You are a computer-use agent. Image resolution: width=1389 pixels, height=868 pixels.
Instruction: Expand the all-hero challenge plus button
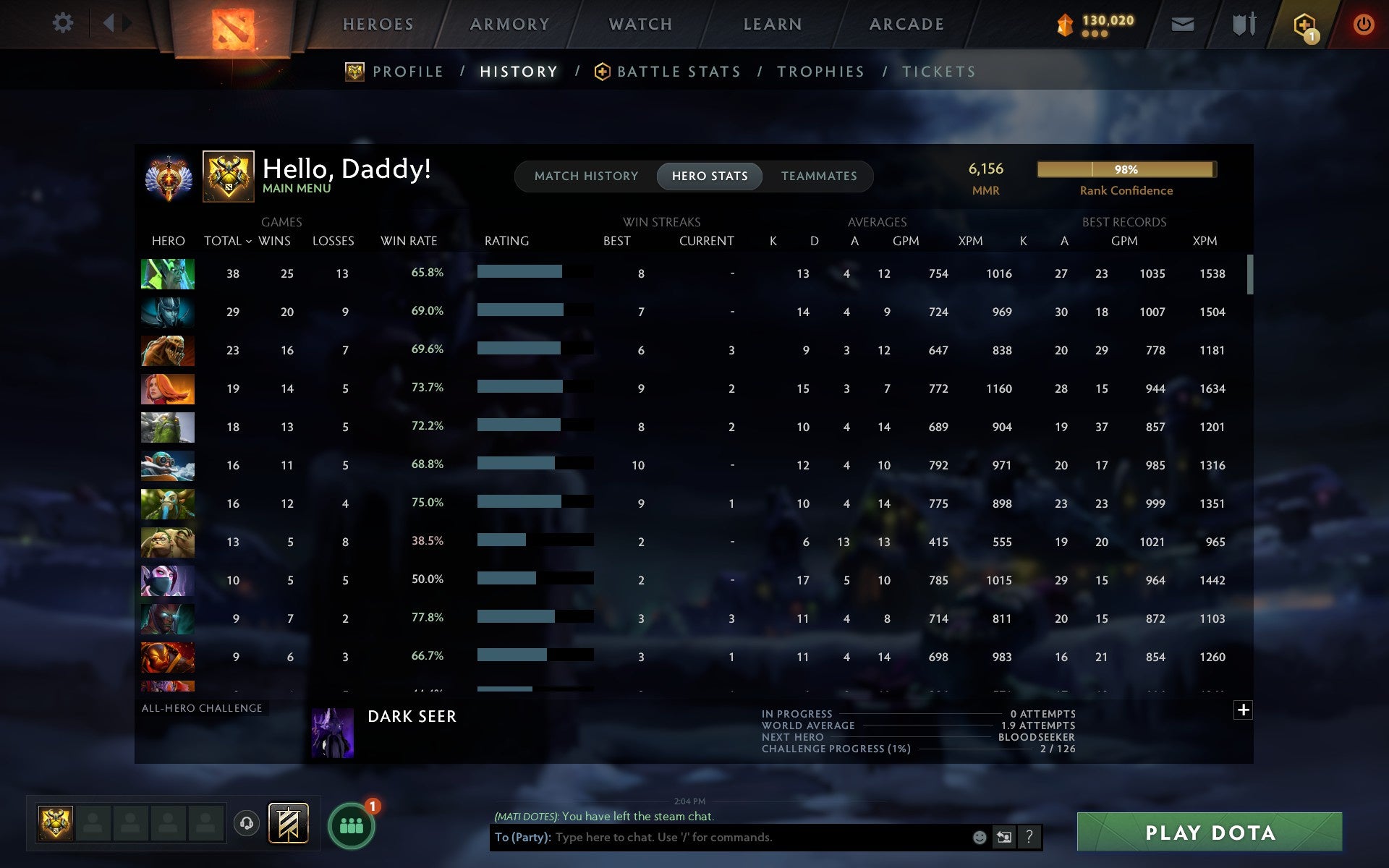click(1243, 710)
